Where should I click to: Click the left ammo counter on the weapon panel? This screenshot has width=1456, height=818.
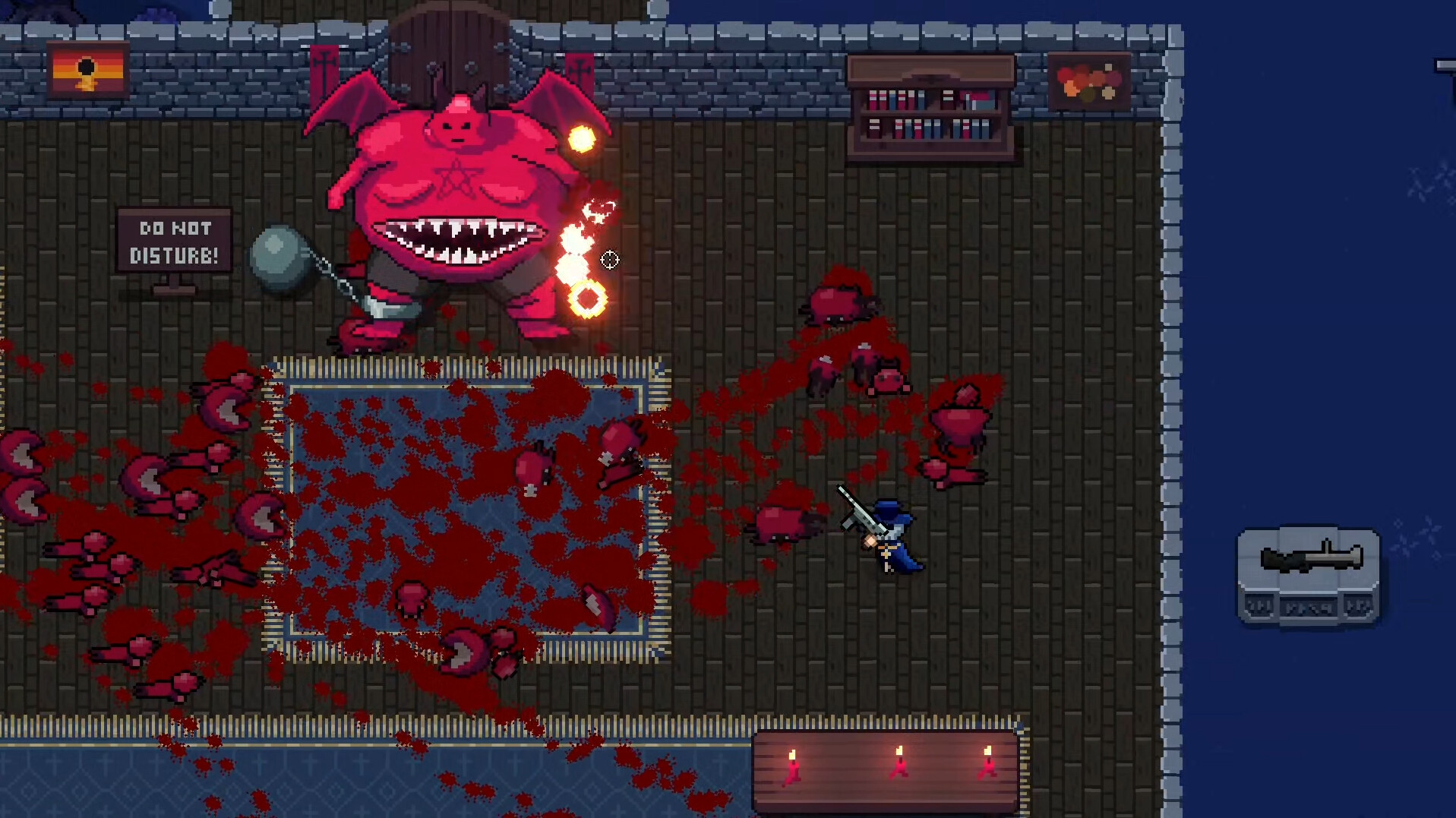(x=1259, y=606)
